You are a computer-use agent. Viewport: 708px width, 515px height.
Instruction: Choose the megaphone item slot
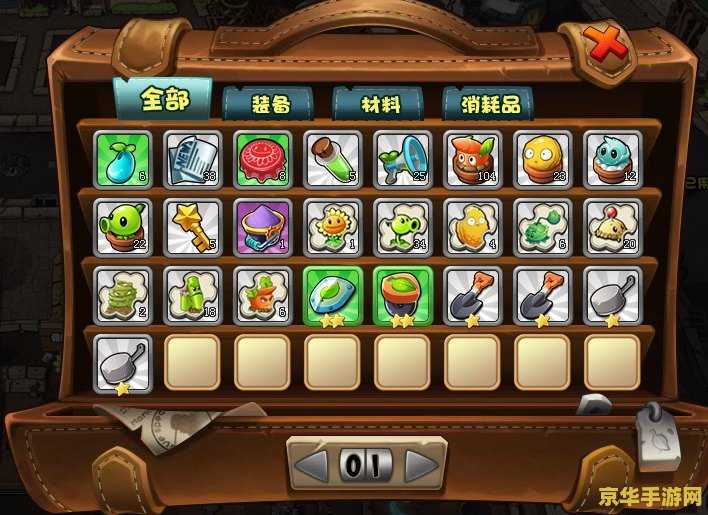tap(403, 159)
